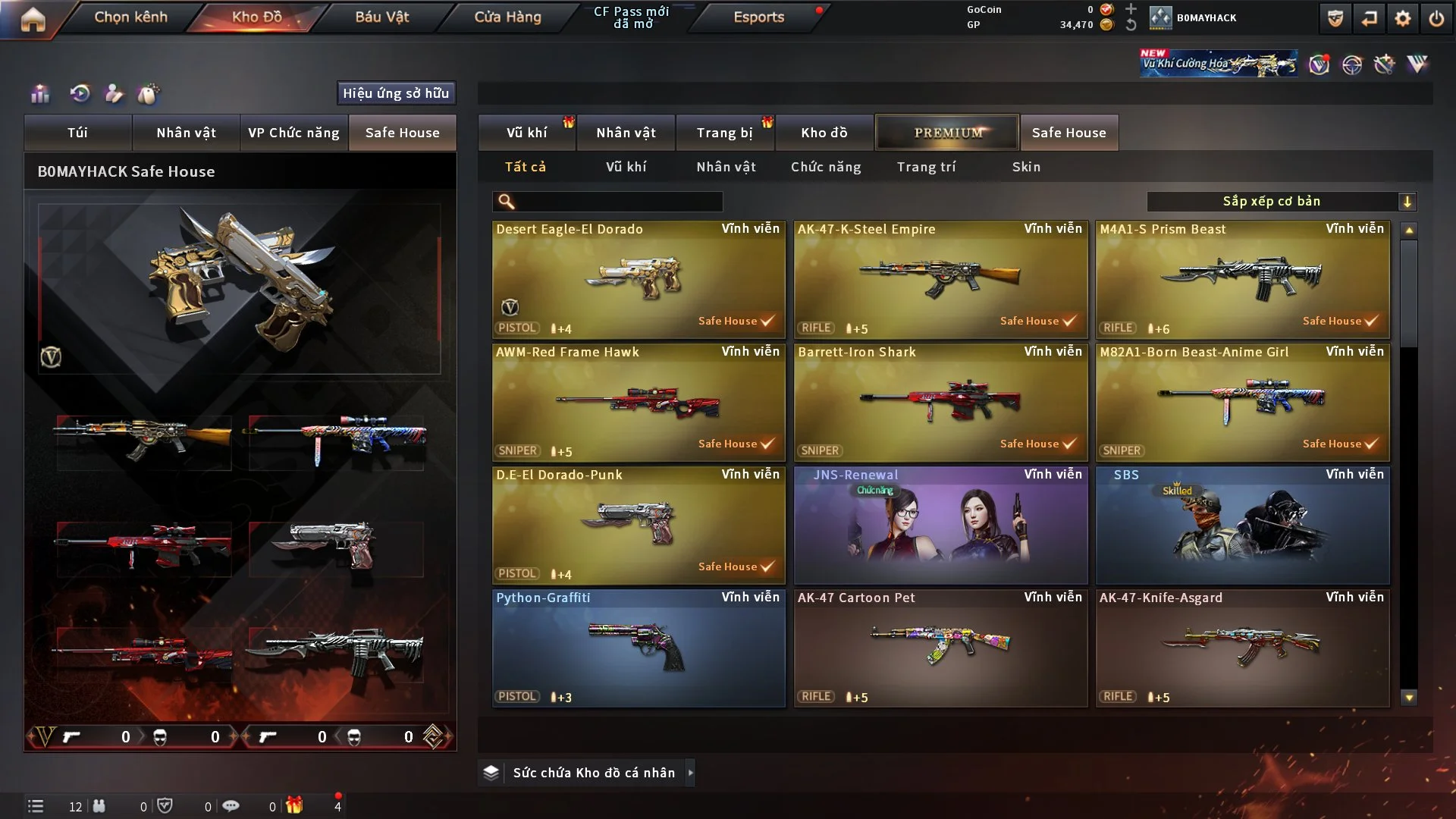The width and height of the screenshot is (1456, 819).
Task: Select the JNS-Renewal character card
Action: click(x=940, y=525)
